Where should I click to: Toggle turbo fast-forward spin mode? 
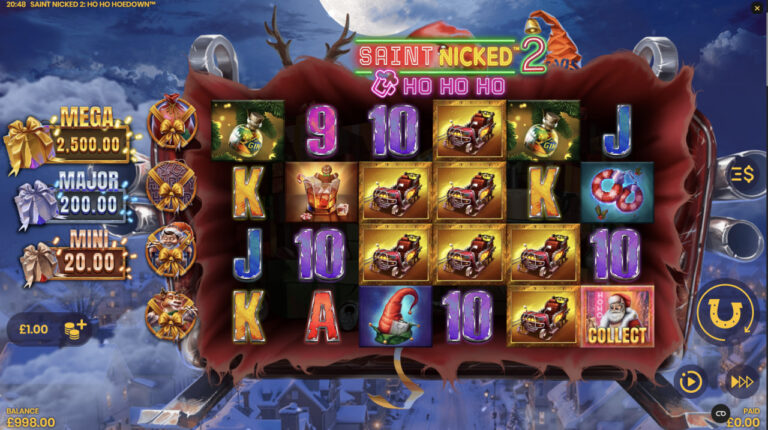[x=740, y=381]
